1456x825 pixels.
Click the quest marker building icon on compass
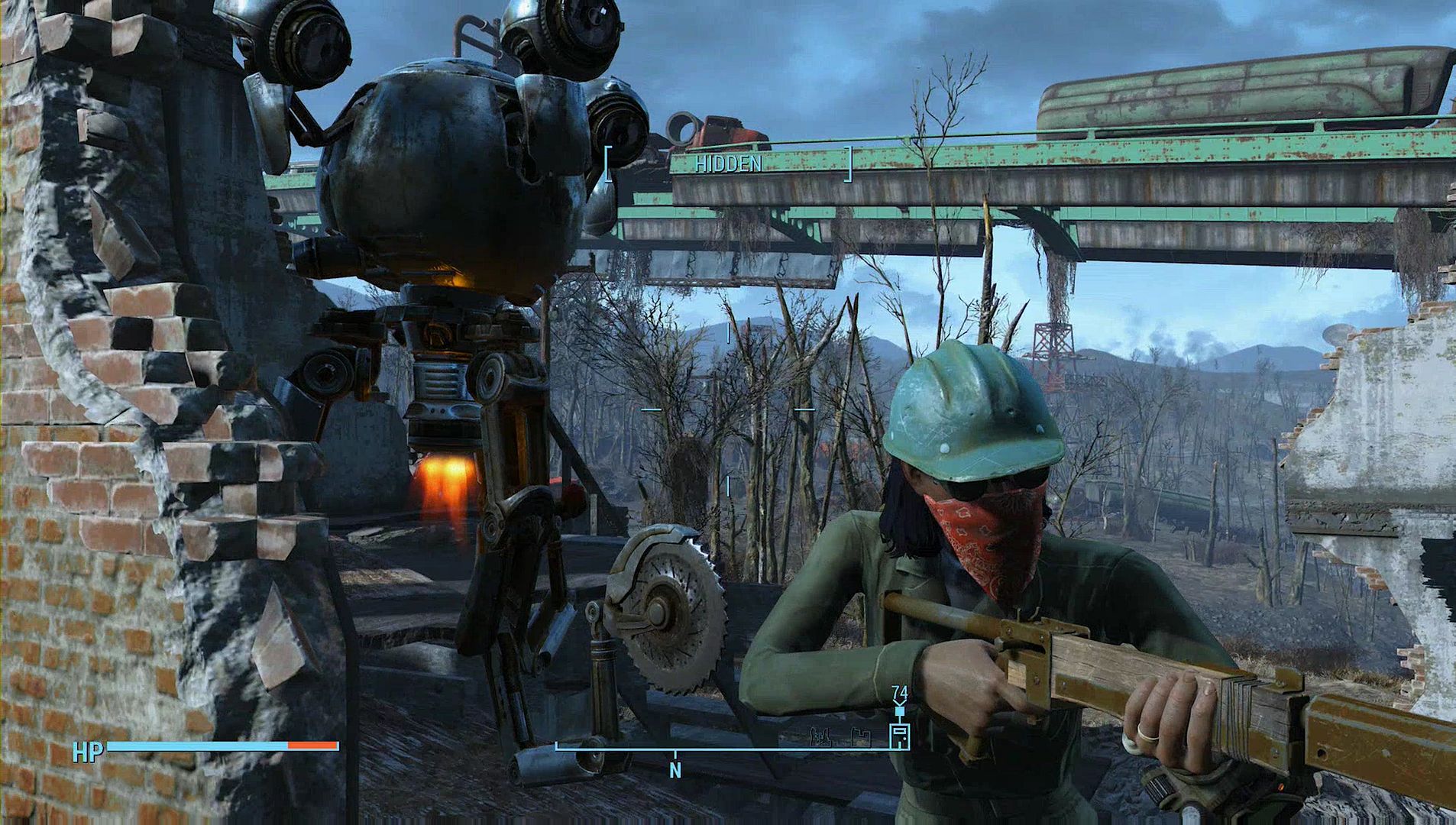pos(900,735)
